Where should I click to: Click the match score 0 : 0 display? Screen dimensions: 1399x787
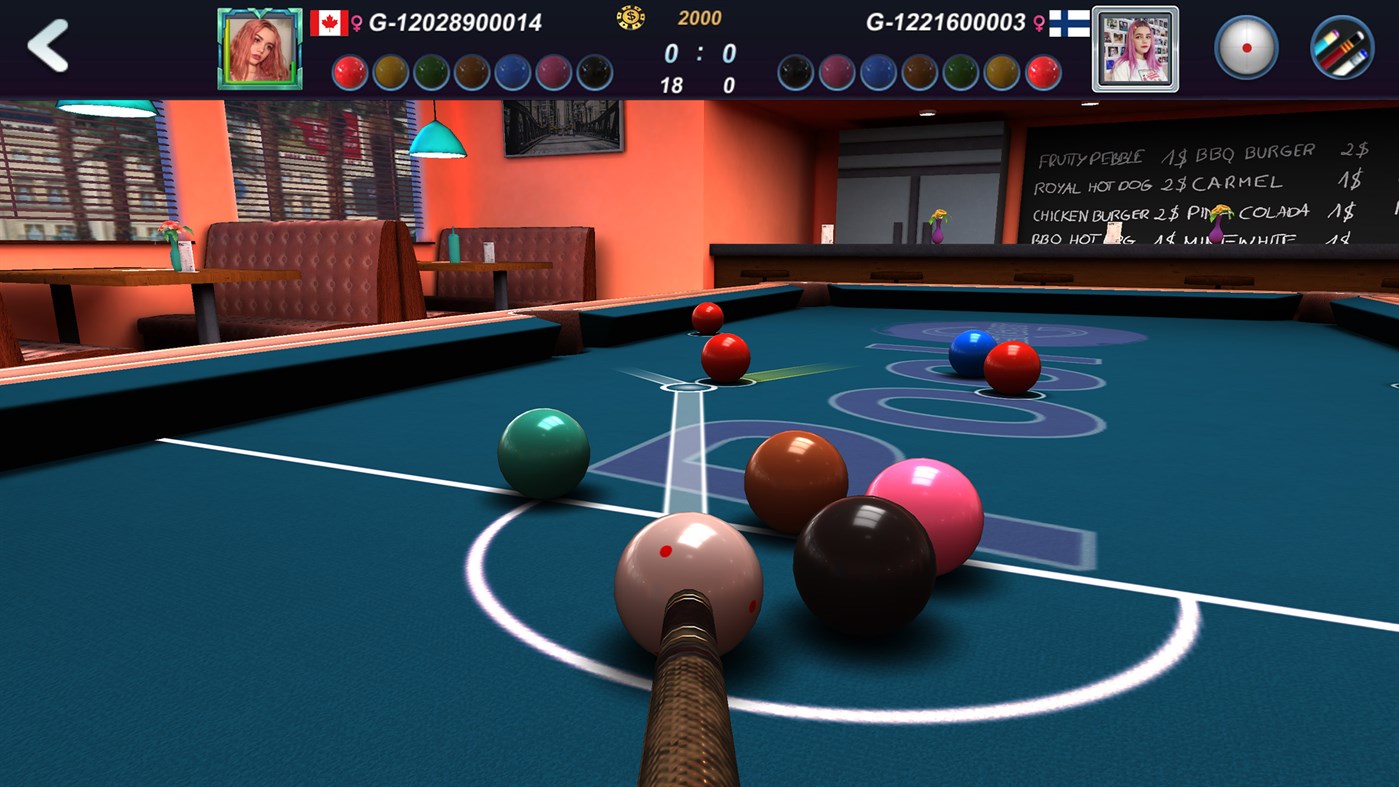[700, 52]
